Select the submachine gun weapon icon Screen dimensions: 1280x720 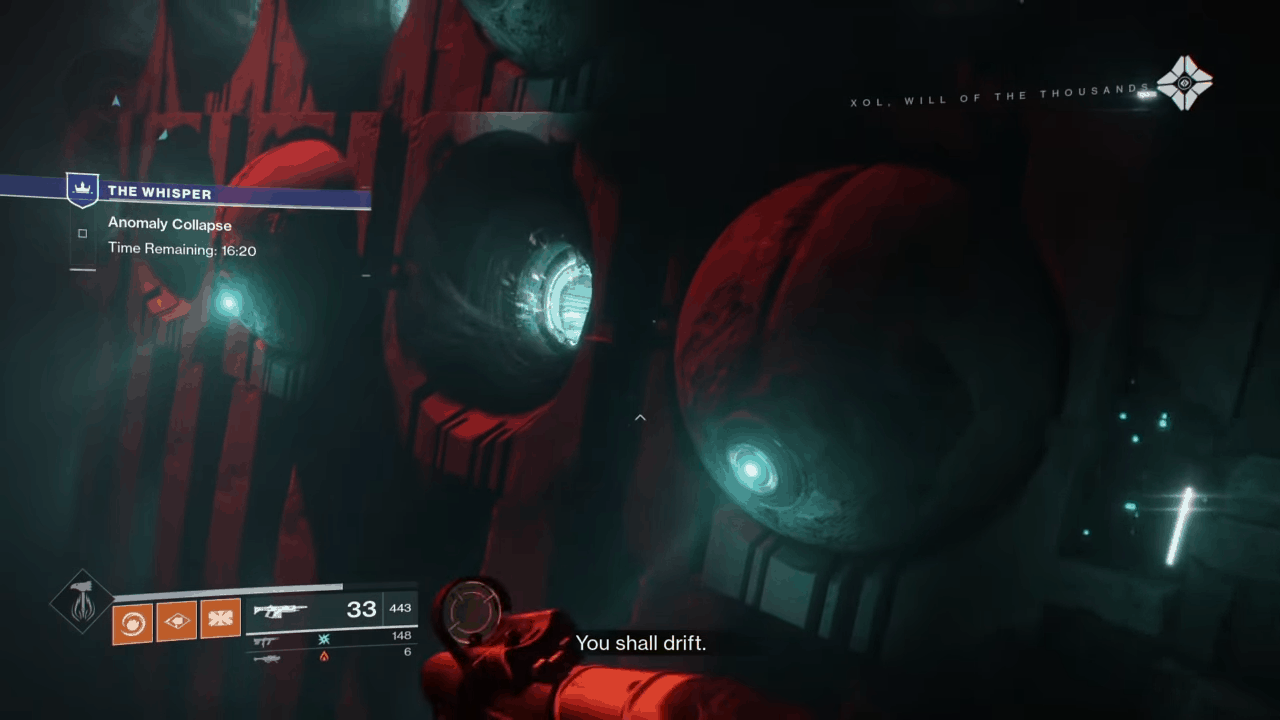point(265,641)
